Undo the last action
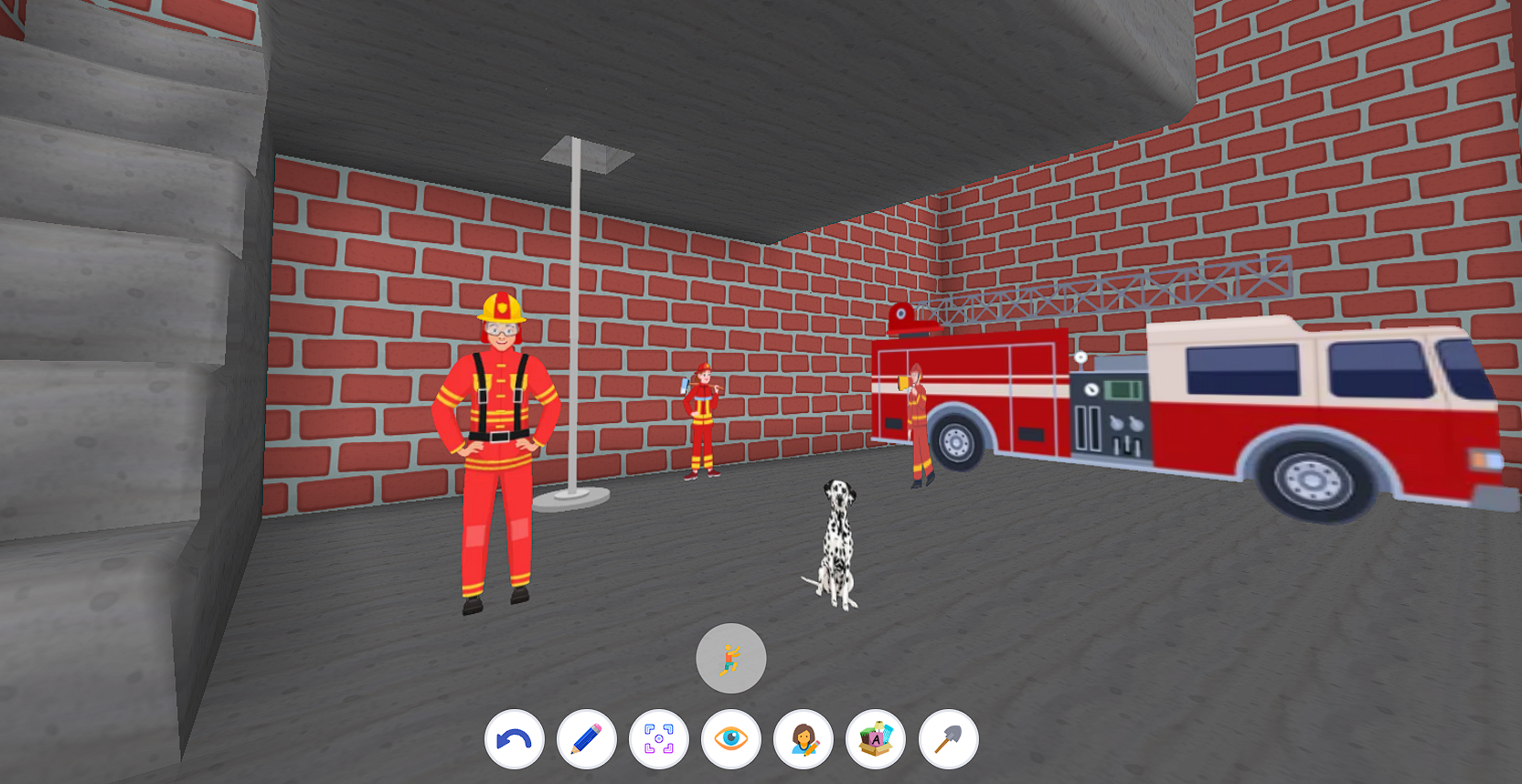This screenshot has height=784, width=1522. tap(514, 740)
